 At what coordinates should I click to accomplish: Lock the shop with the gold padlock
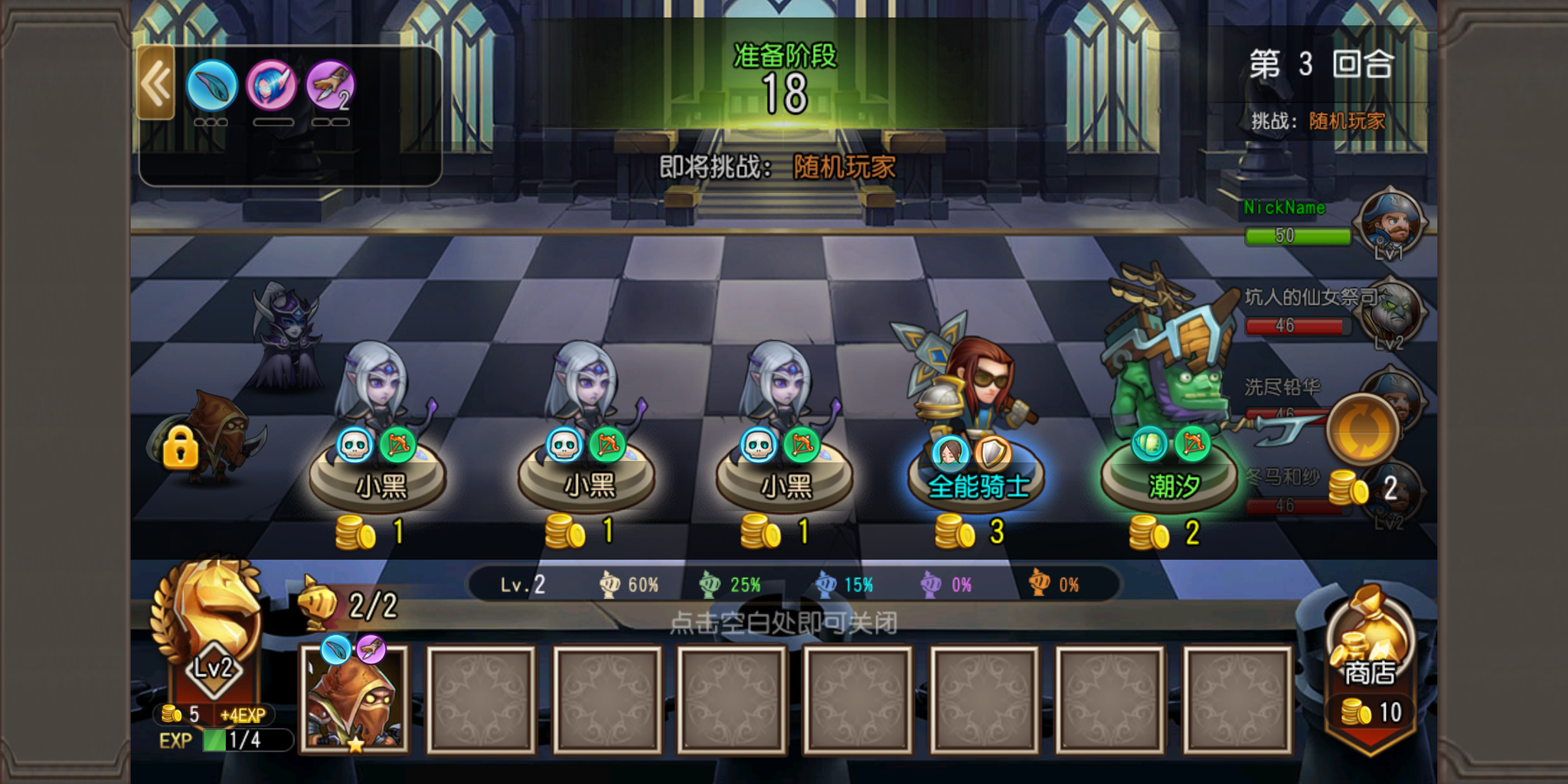[x=181, y=447]
